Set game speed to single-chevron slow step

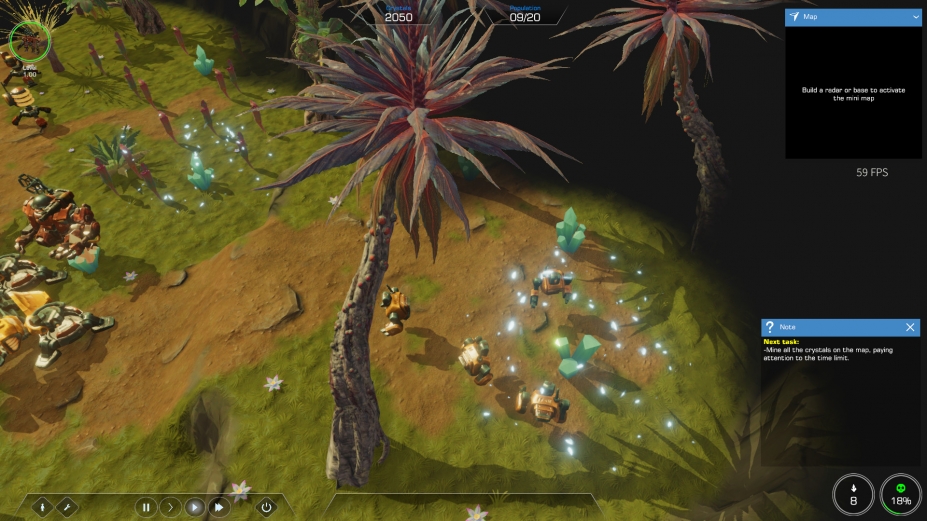coord(170,507)
